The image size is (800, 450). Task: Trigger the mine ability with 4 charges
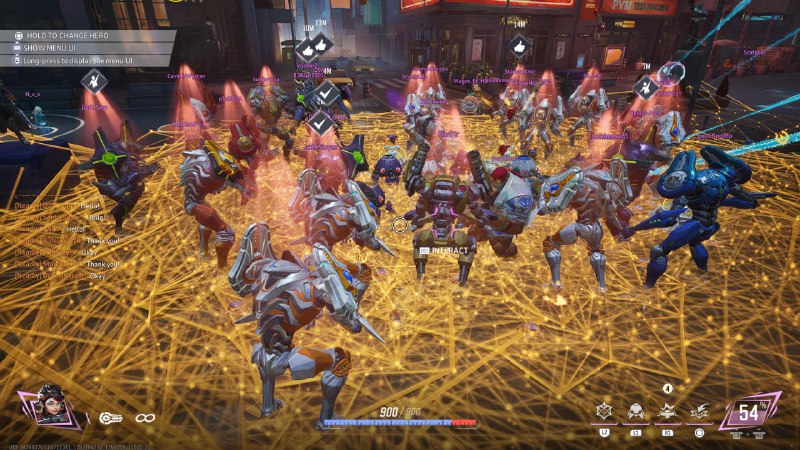[x=667, y=409]
